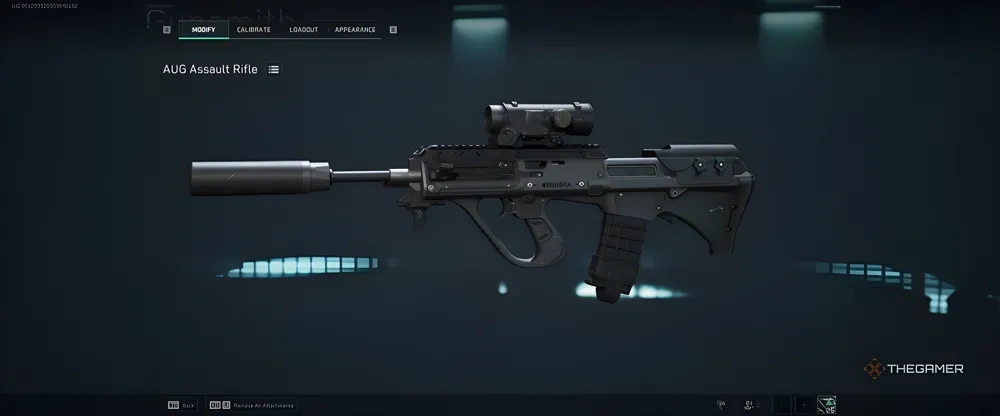Open the friends social icon
This screenshot has height=416, width=1000.
[x=750, y=404]
